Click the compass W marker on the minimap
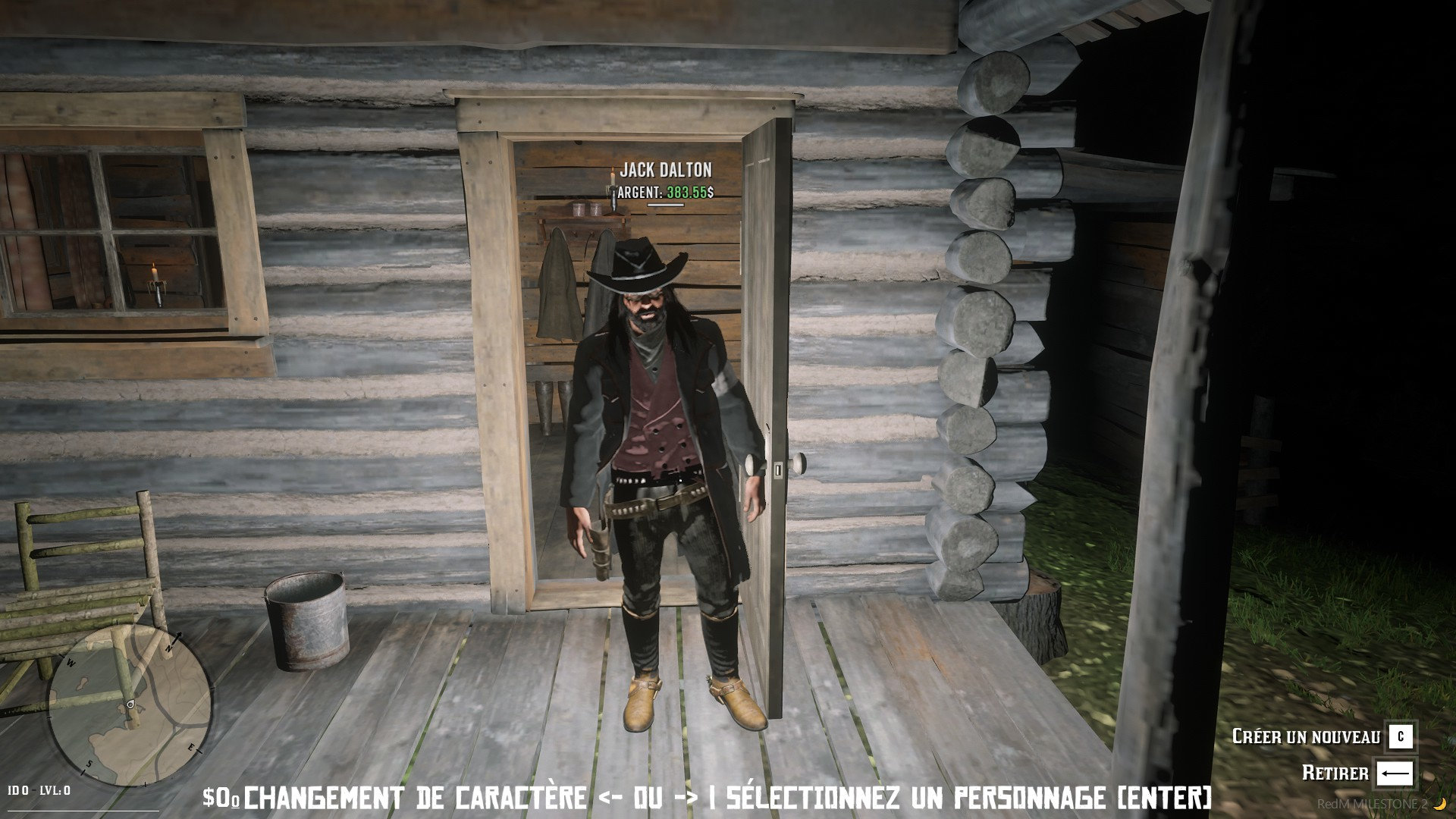The width and height of the screenshot is (1456, 819). pos(71,662)
